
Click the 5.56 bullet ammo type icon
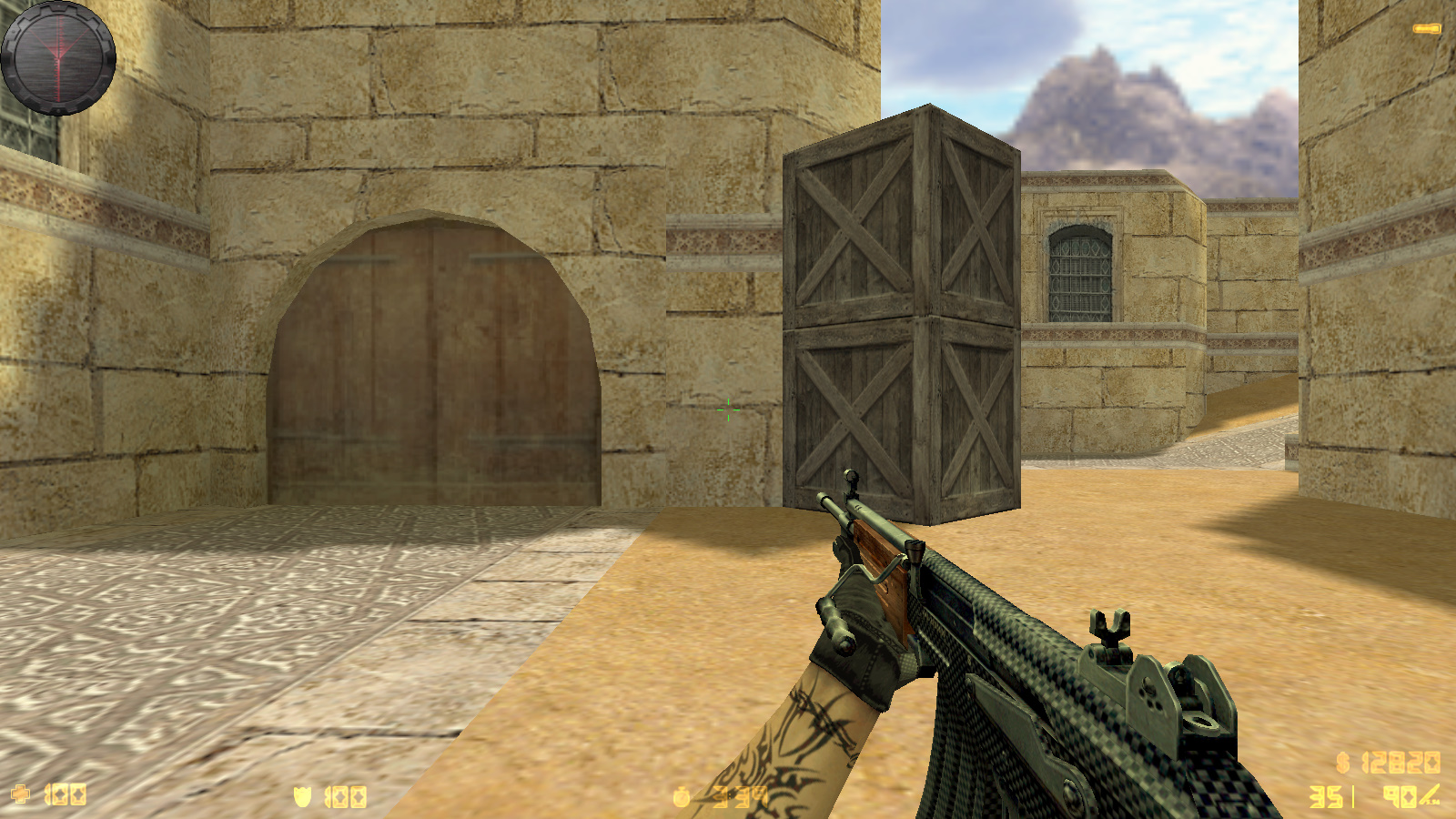coord(1430,795)
